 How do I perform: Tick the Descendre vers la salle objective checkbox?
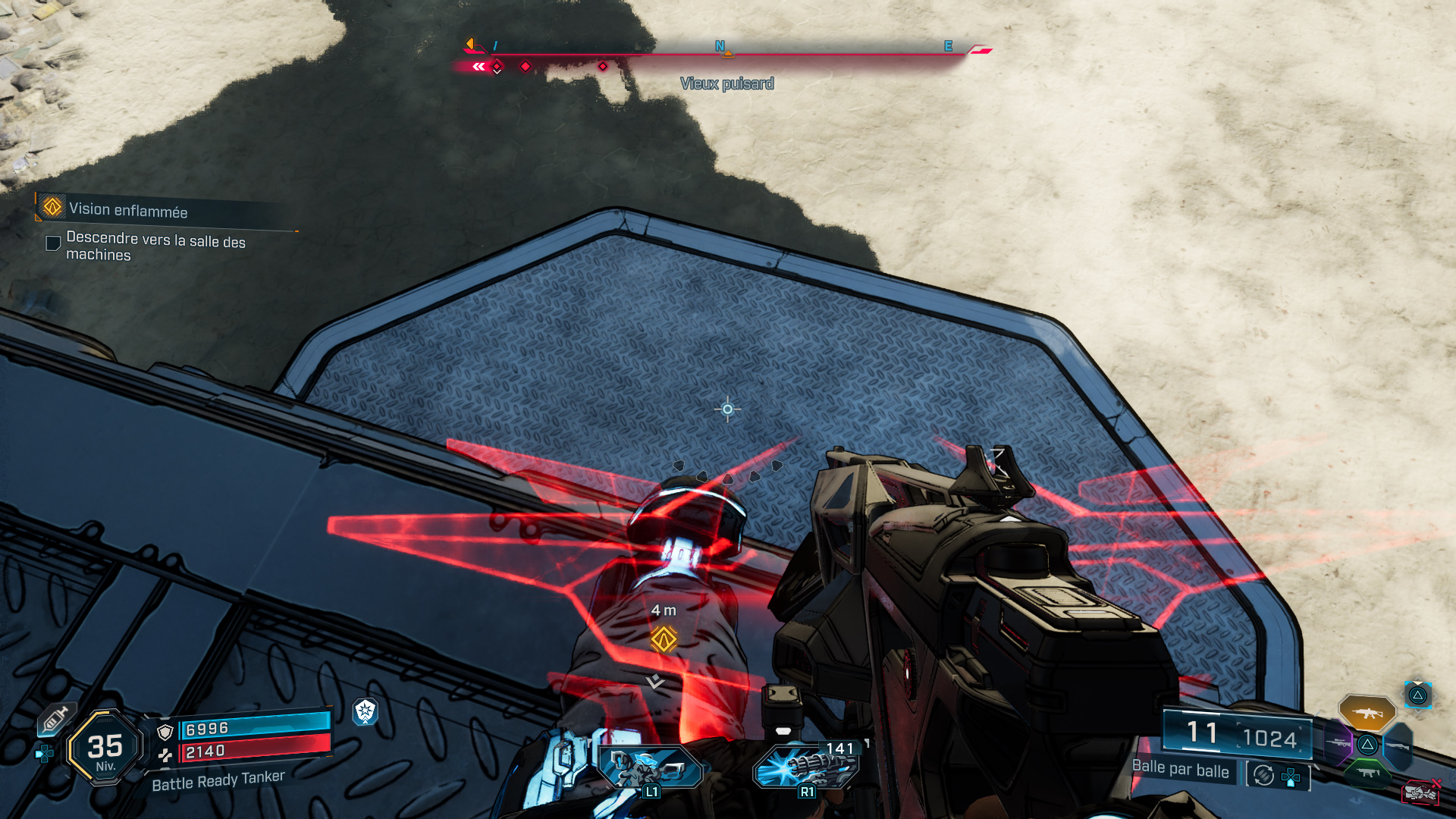(53, 243)
